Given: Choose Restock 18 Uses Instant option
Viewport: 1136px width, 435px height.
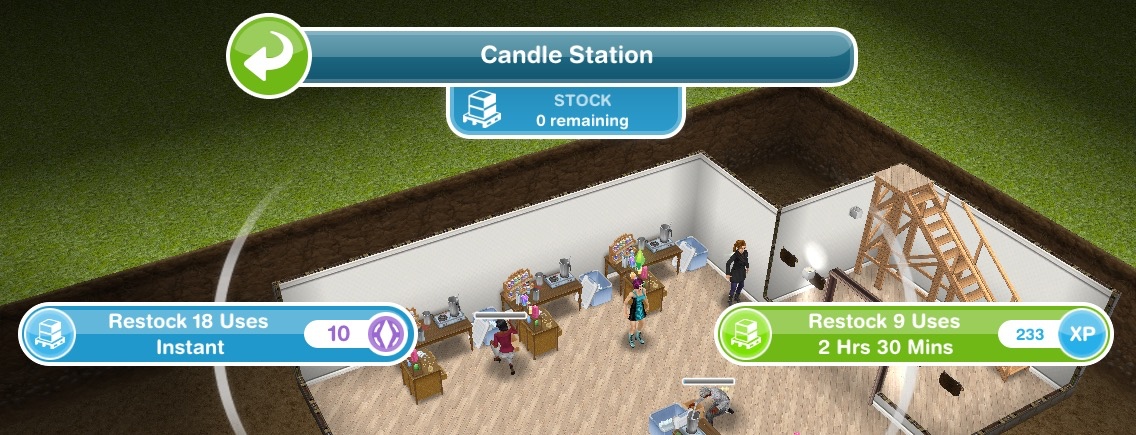Looking at the screenshot, I should tap(214, 334).
